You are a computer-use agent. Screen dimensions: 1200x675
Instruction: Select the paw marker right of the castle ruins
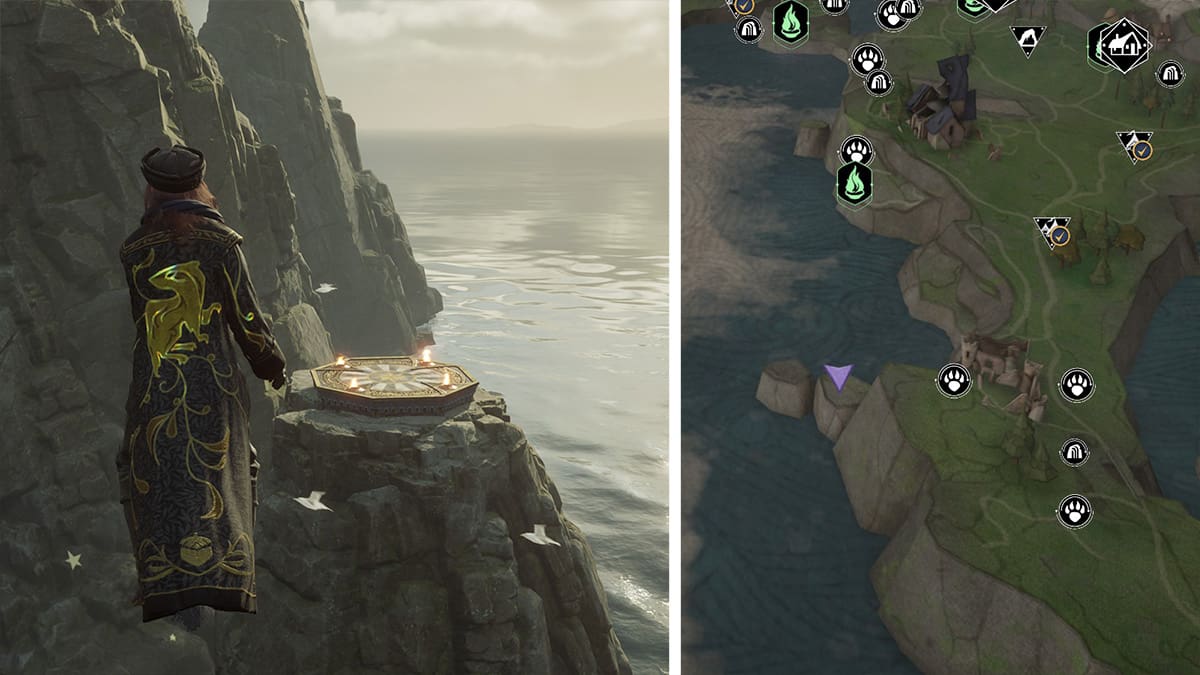(1077, 384)
